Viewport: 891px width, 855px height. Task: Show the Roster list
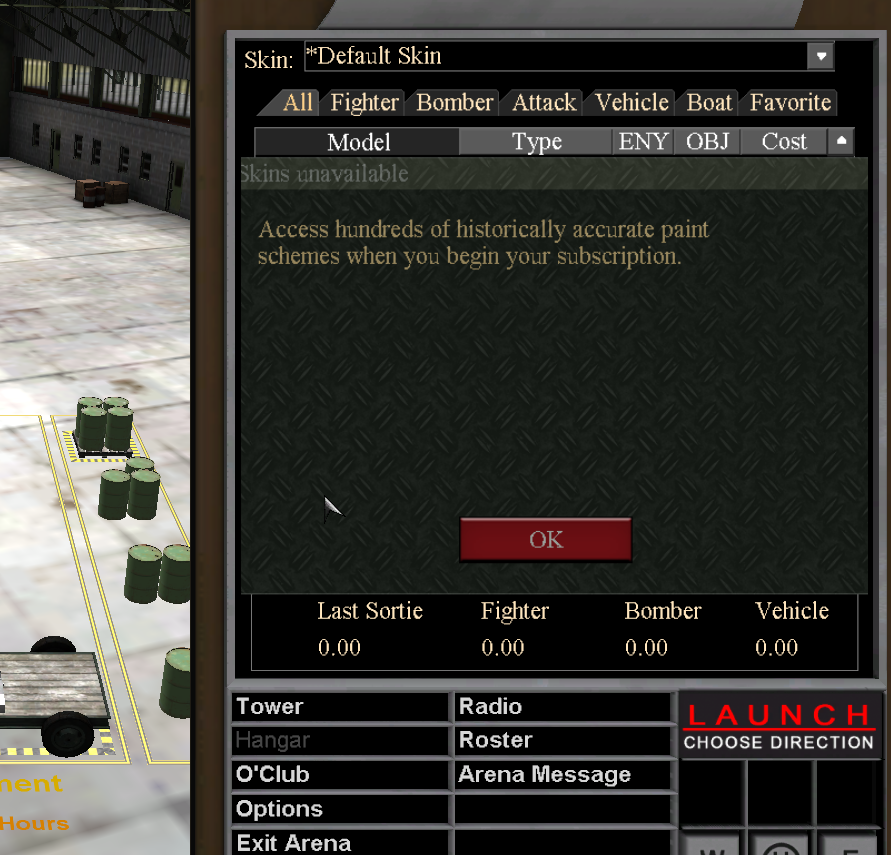[x=563, y=741]
